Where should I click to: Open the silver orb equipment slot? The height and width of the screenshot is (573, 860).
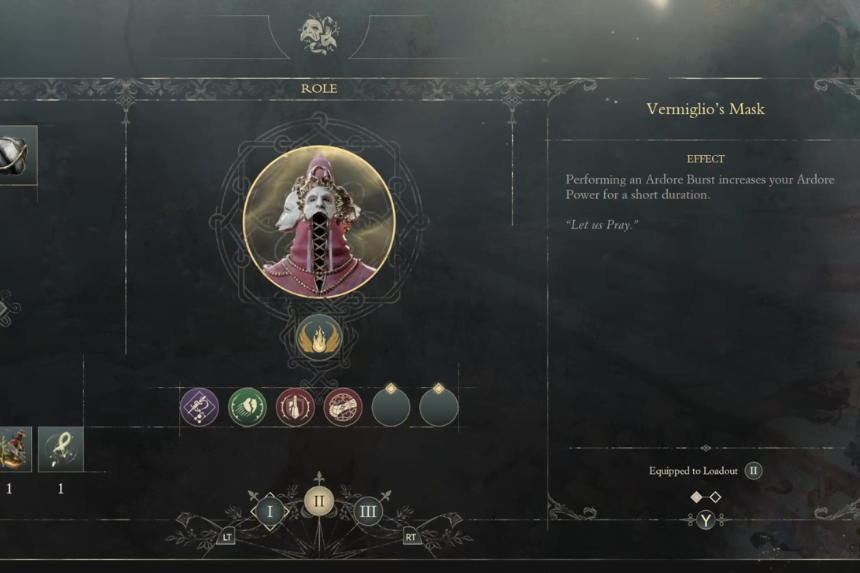point(14,155)
